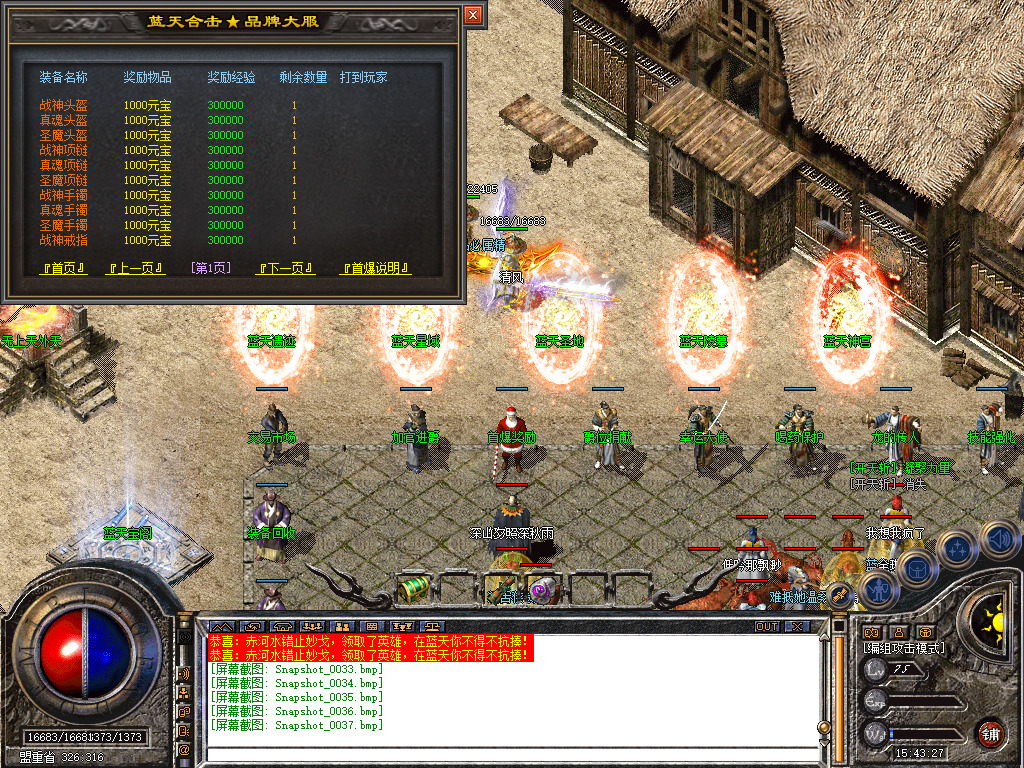Close the 蓝天合击 reward panel
The image size is (1024, 768).
[x=473, y=15]
